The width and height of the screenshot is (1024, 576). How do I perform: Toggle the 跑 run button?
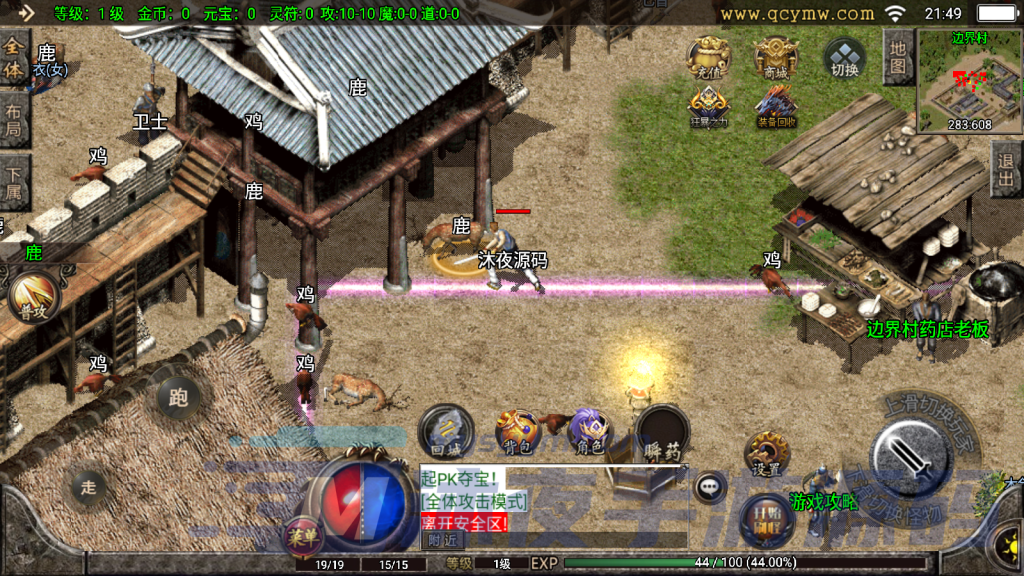[x=178, y=398]
